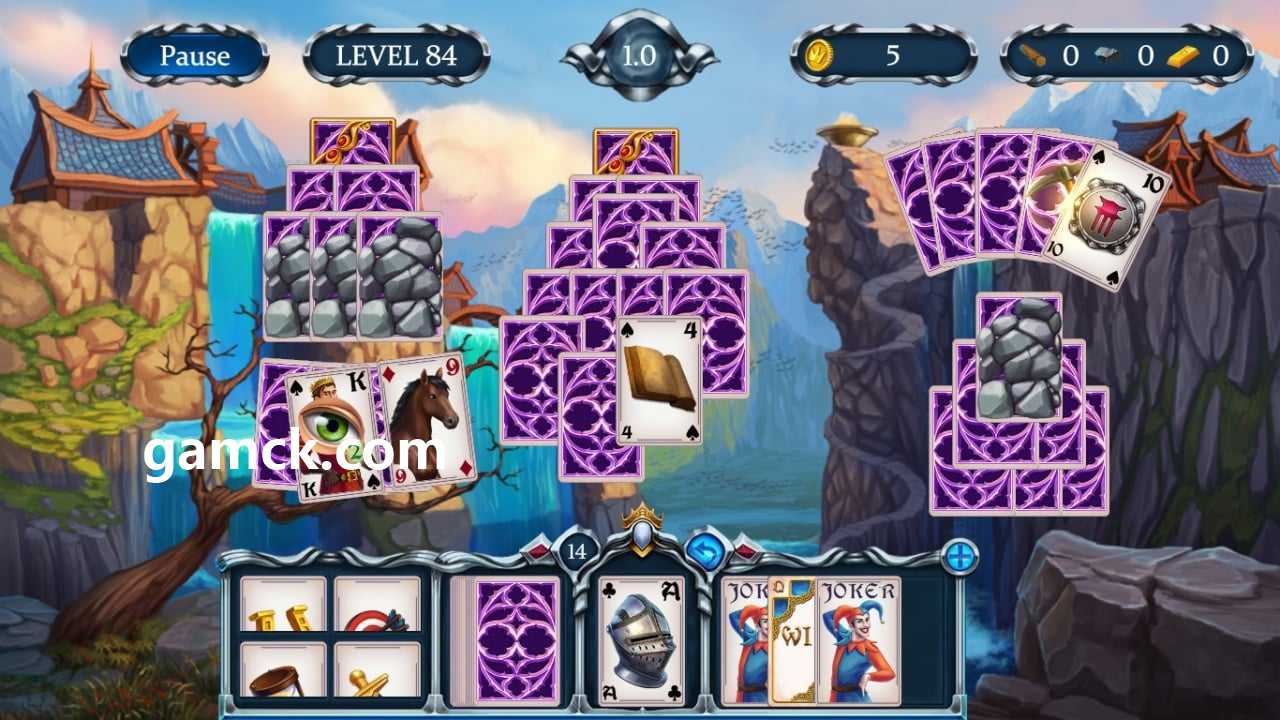
Task: Select the golden pawn power-up
Action: tap(377, 671)
